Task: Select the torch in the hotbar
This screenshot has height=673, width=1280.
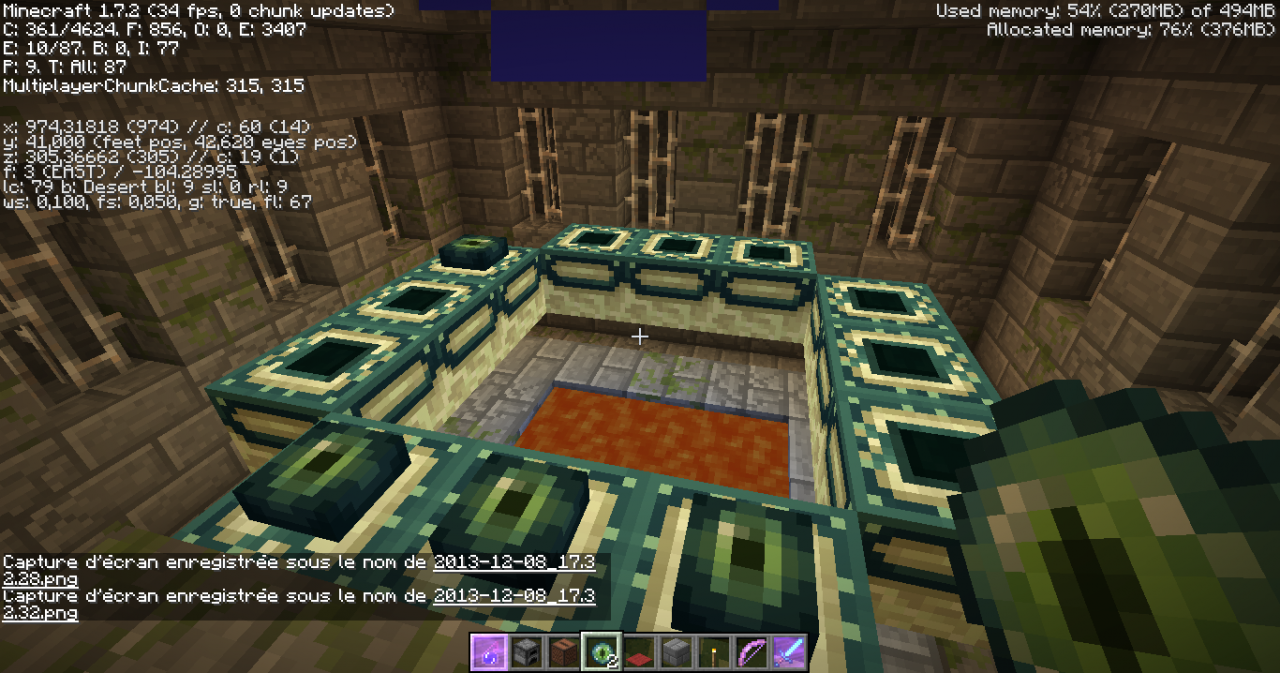Action: [713, 652]
